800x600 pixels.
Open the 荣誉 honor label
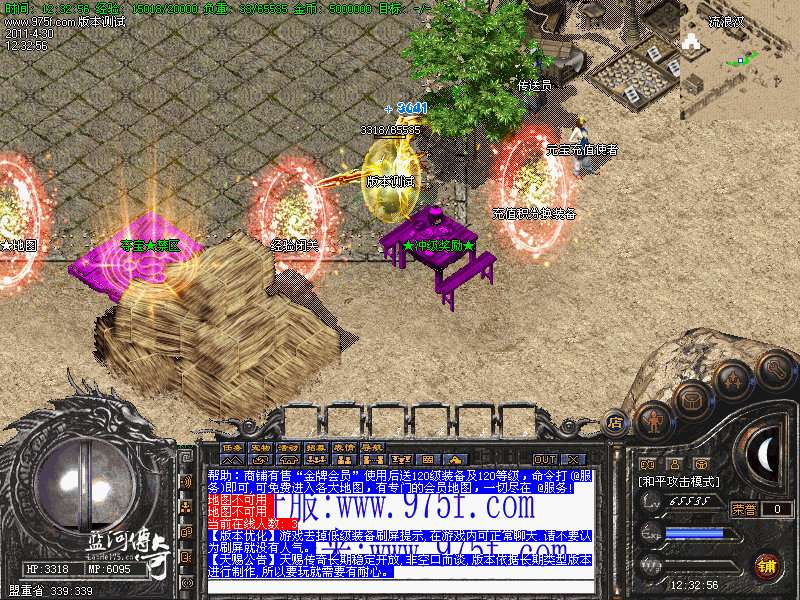tap(744, 509)
